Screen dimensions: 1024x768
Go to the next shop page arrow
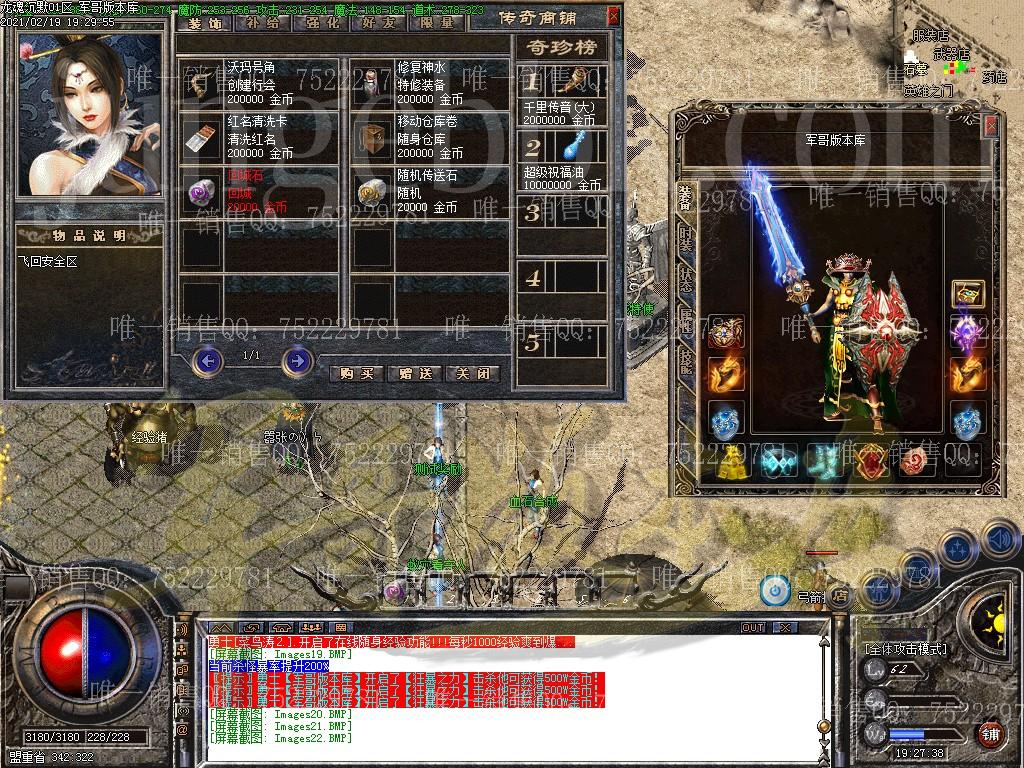[297, 360]
